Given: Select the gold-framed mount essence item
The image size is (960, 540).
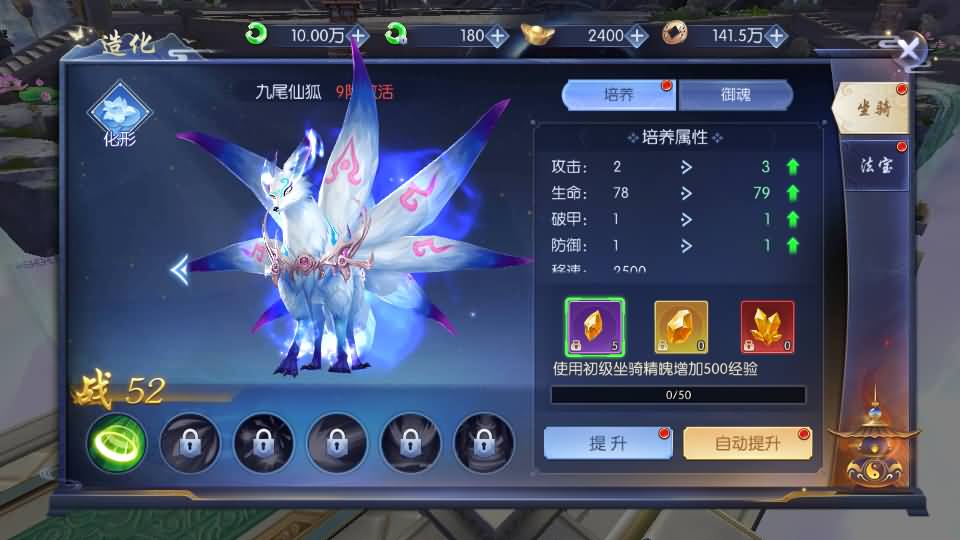Looking at the screenshot, I should click(x=681, y=327).
